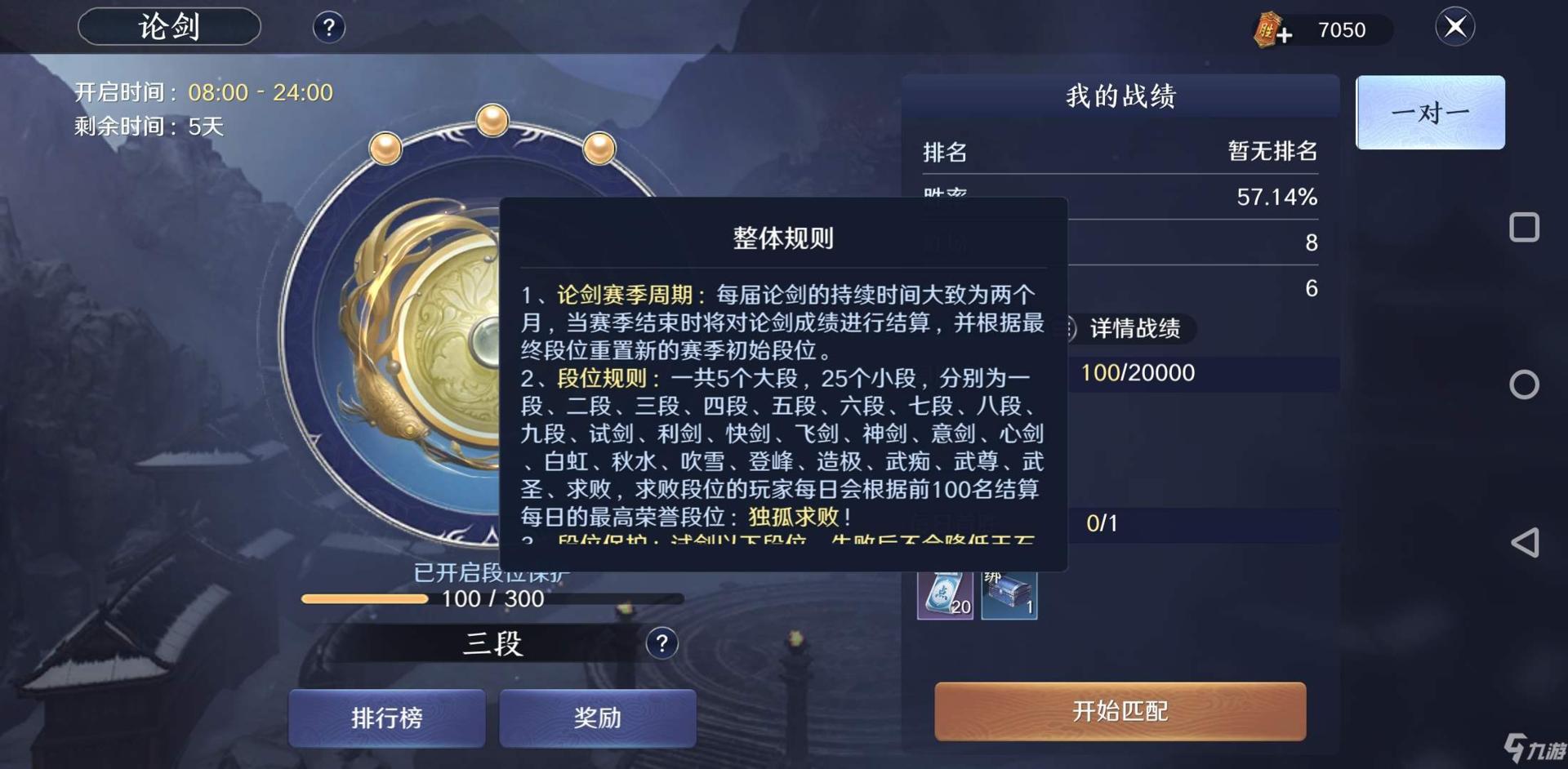The image size is (1568, 769).
Task: Tap the left golden orb on the emblem ring
Action: [x=385, y=147]
